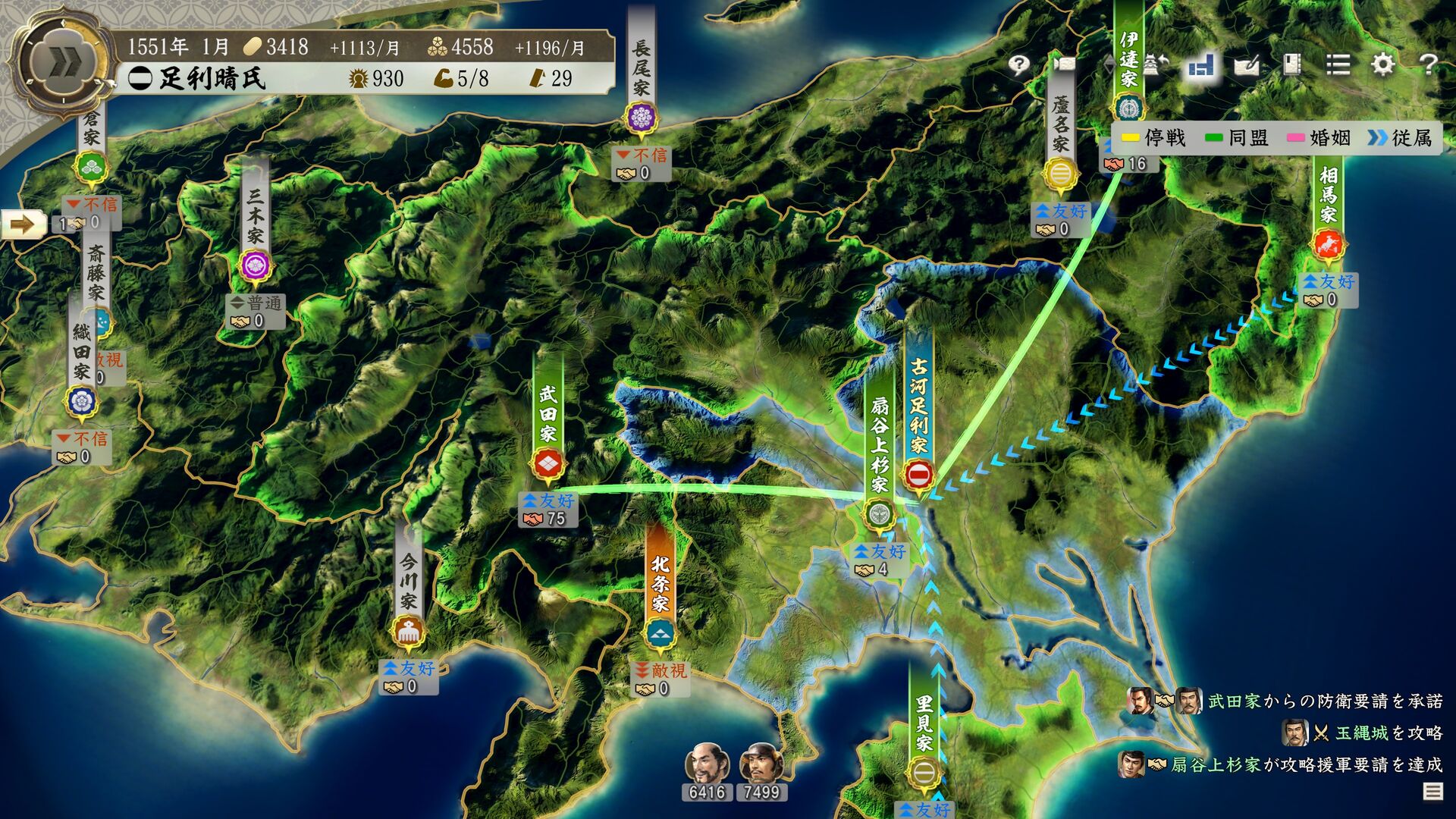
Task: Open the notebook records icon
Action: tap(1292, 65)
